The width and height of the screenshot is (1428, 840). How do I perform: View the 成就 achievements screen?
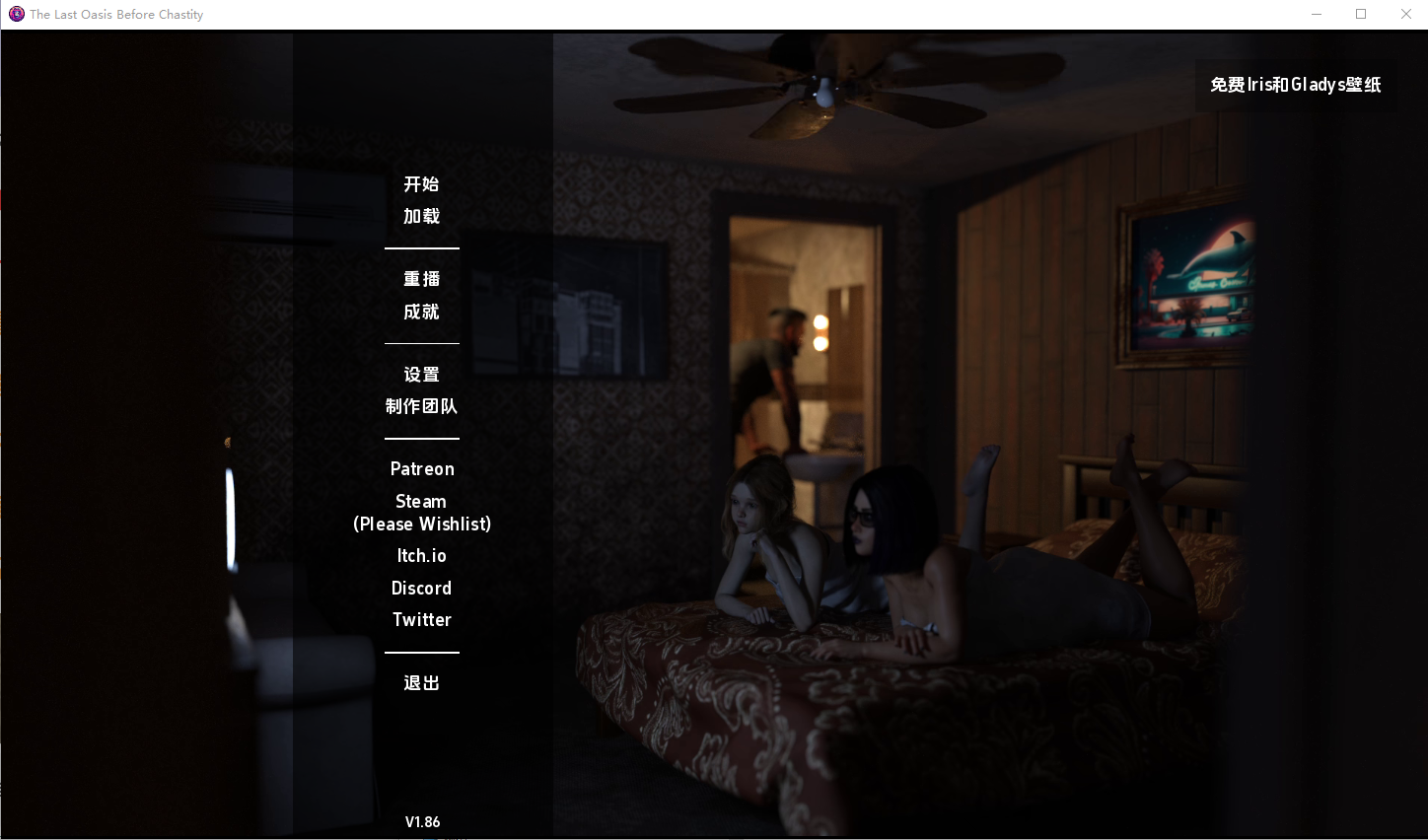[x=421, y=312]
